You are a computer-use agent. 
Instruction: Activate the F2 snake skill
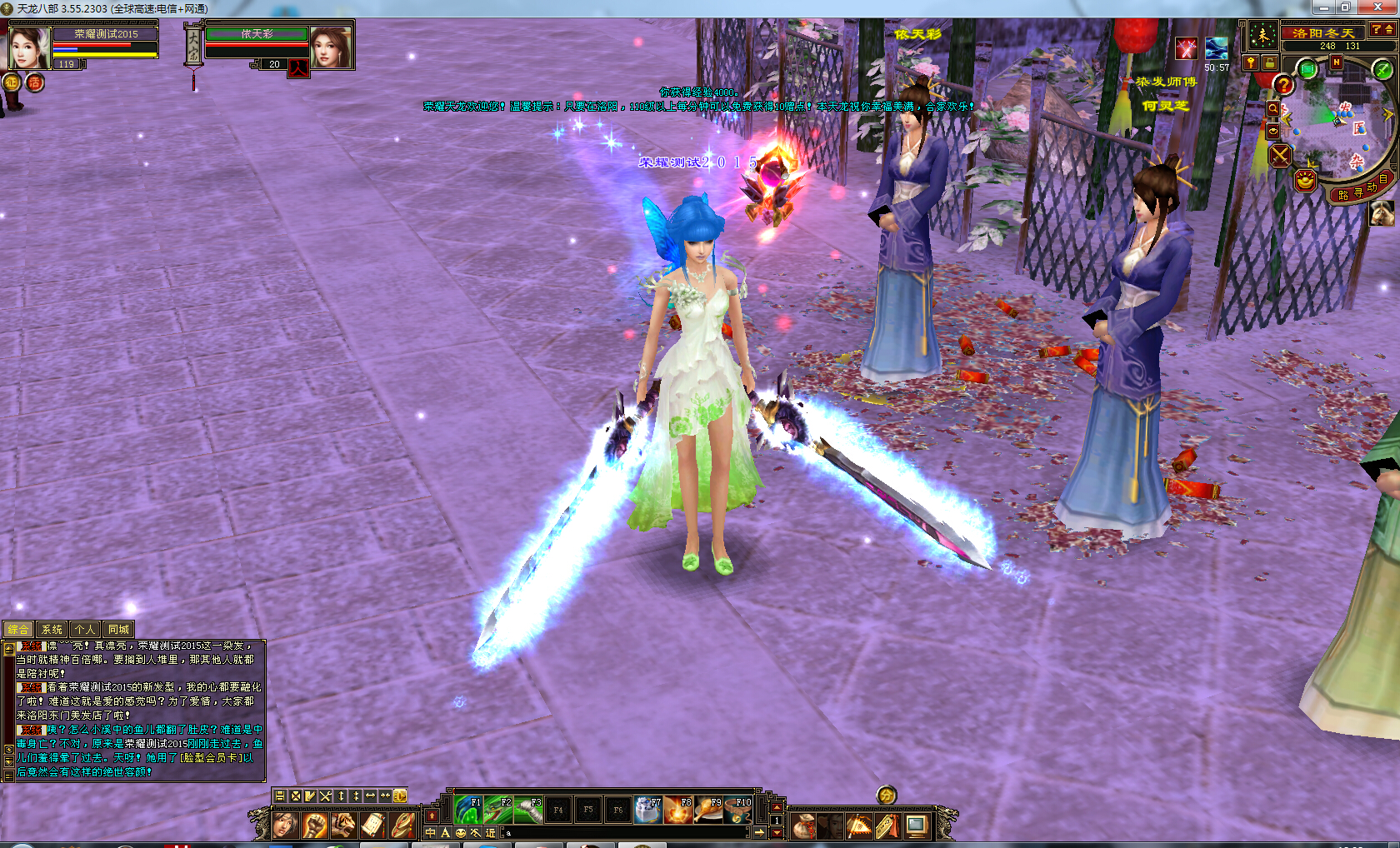coord(498,810)
